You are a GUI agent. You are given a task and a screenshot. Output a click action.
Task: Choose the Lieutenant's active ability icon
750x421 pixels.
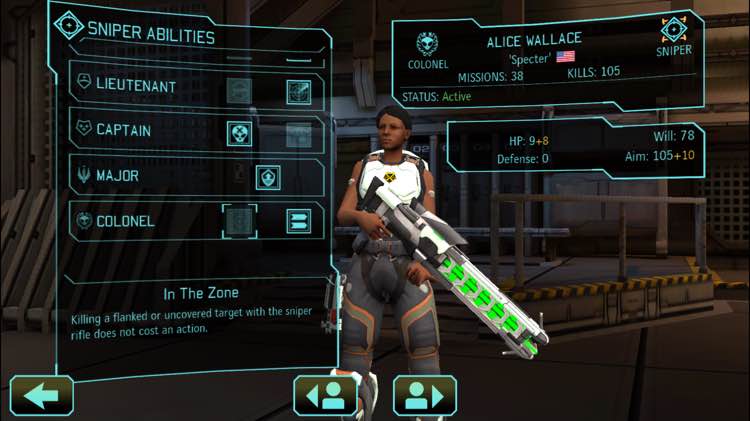[x=298, y=90]
